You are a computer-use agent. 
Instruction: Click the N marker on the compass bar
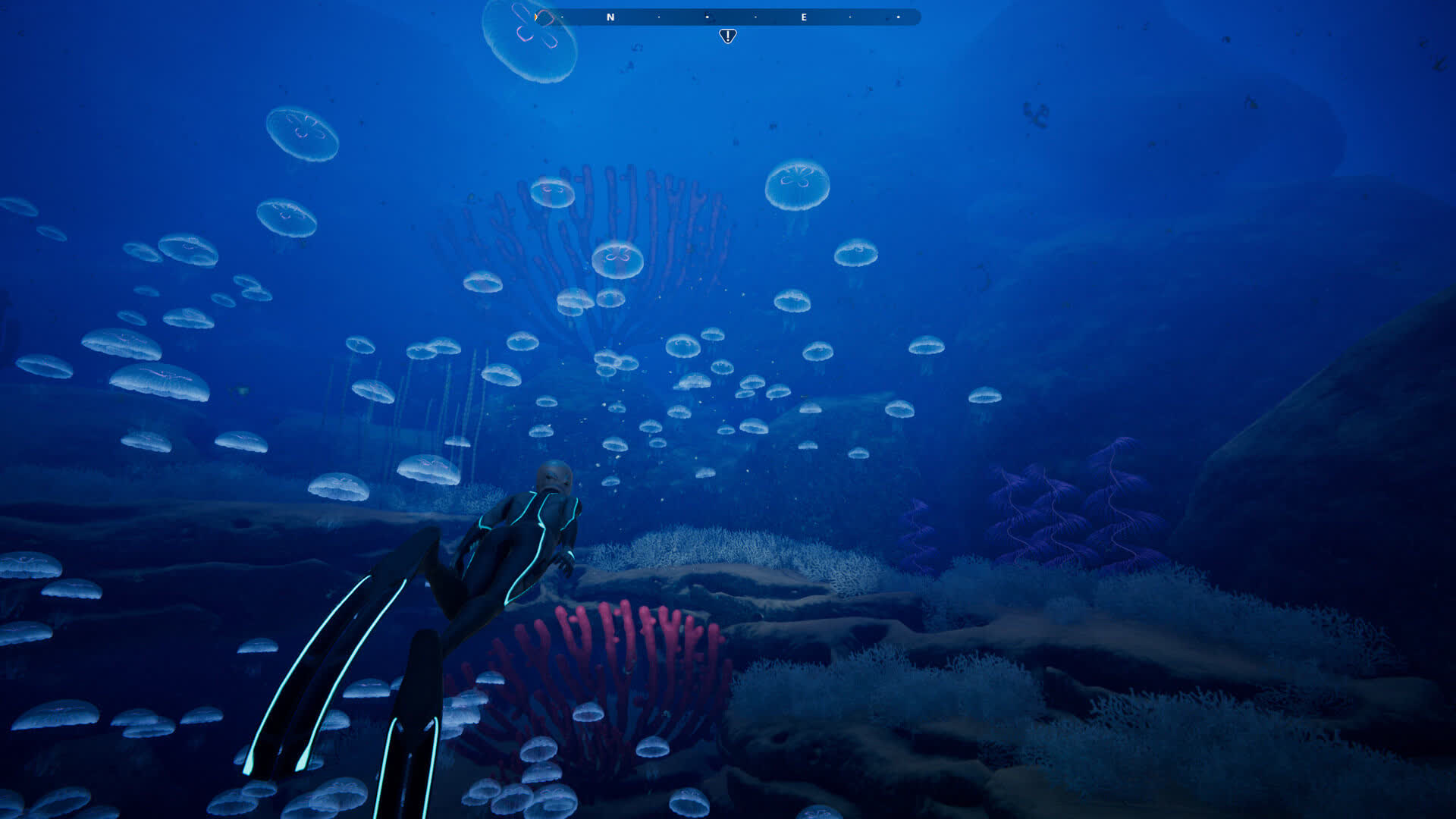[x=610, y=17]
